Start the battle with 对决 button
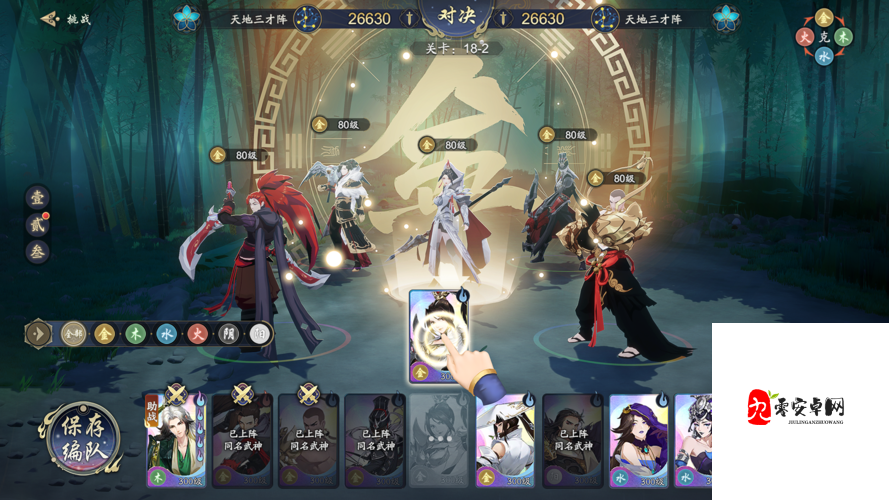The height and width of the screenshot is (500, 889). [x=445, y=17]
